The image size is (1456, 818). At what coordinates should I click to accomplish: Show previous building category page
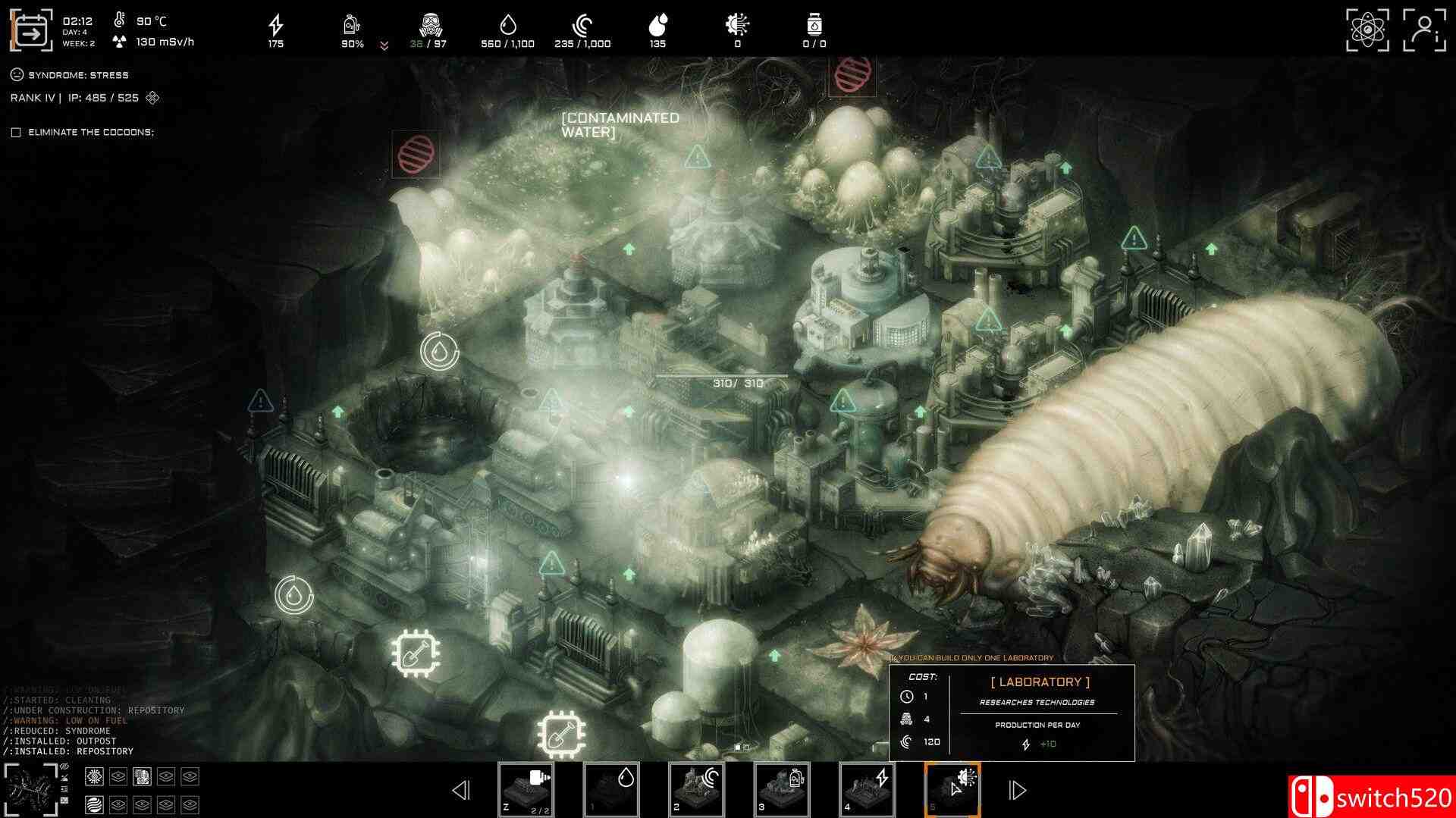coord(460,791)
